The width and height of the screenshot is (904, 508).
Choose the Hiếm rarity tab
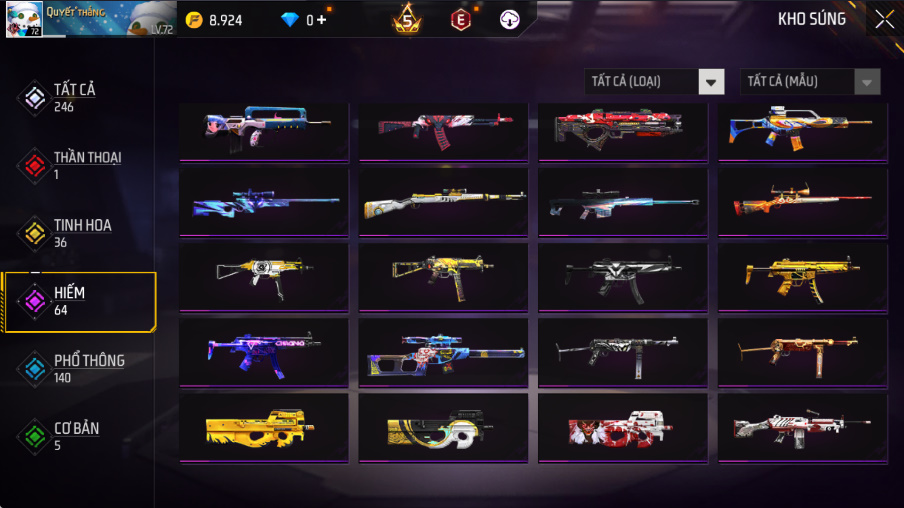click(x=78, y=300)
